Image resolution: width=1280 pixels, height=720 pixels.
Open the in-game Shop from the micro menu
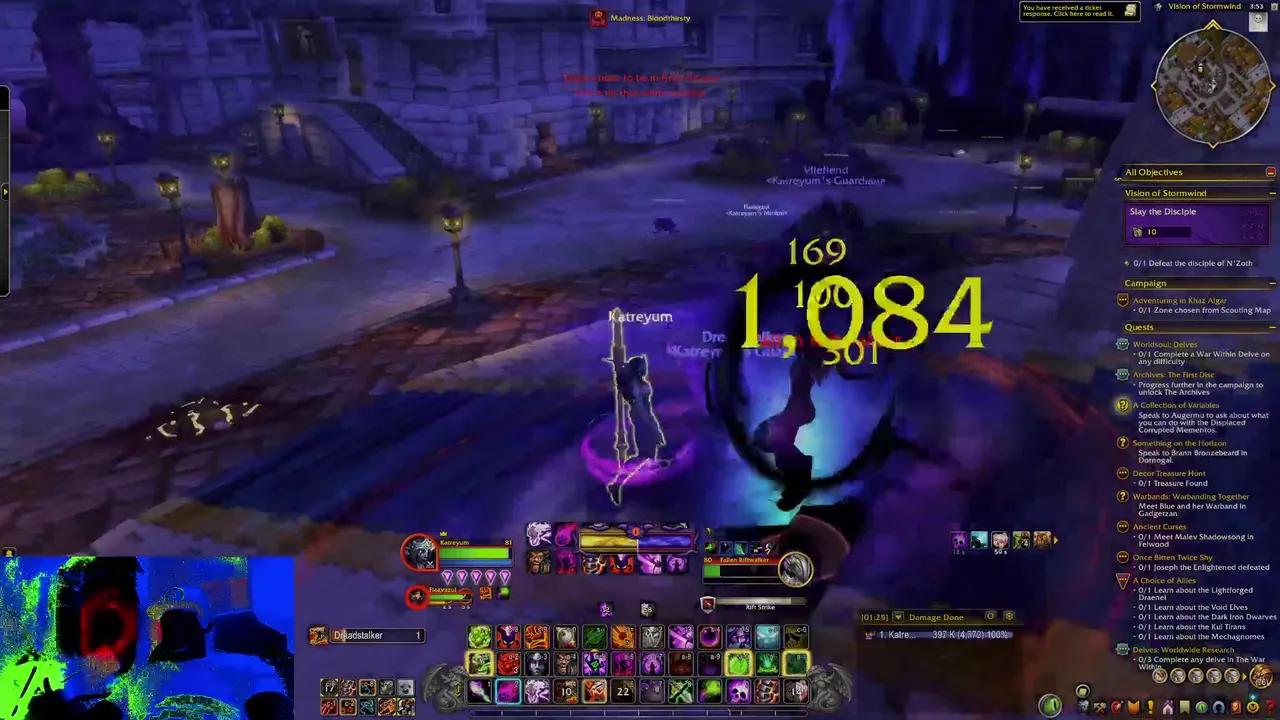tap(1253, 706)
